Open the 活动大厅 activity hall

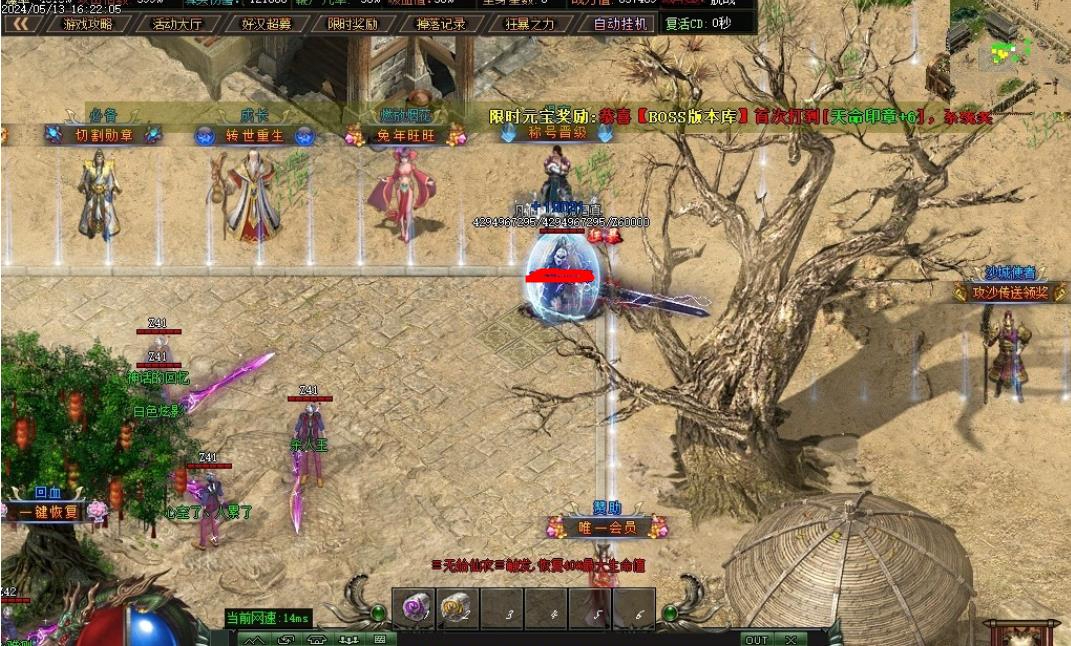tap(176, 24)
